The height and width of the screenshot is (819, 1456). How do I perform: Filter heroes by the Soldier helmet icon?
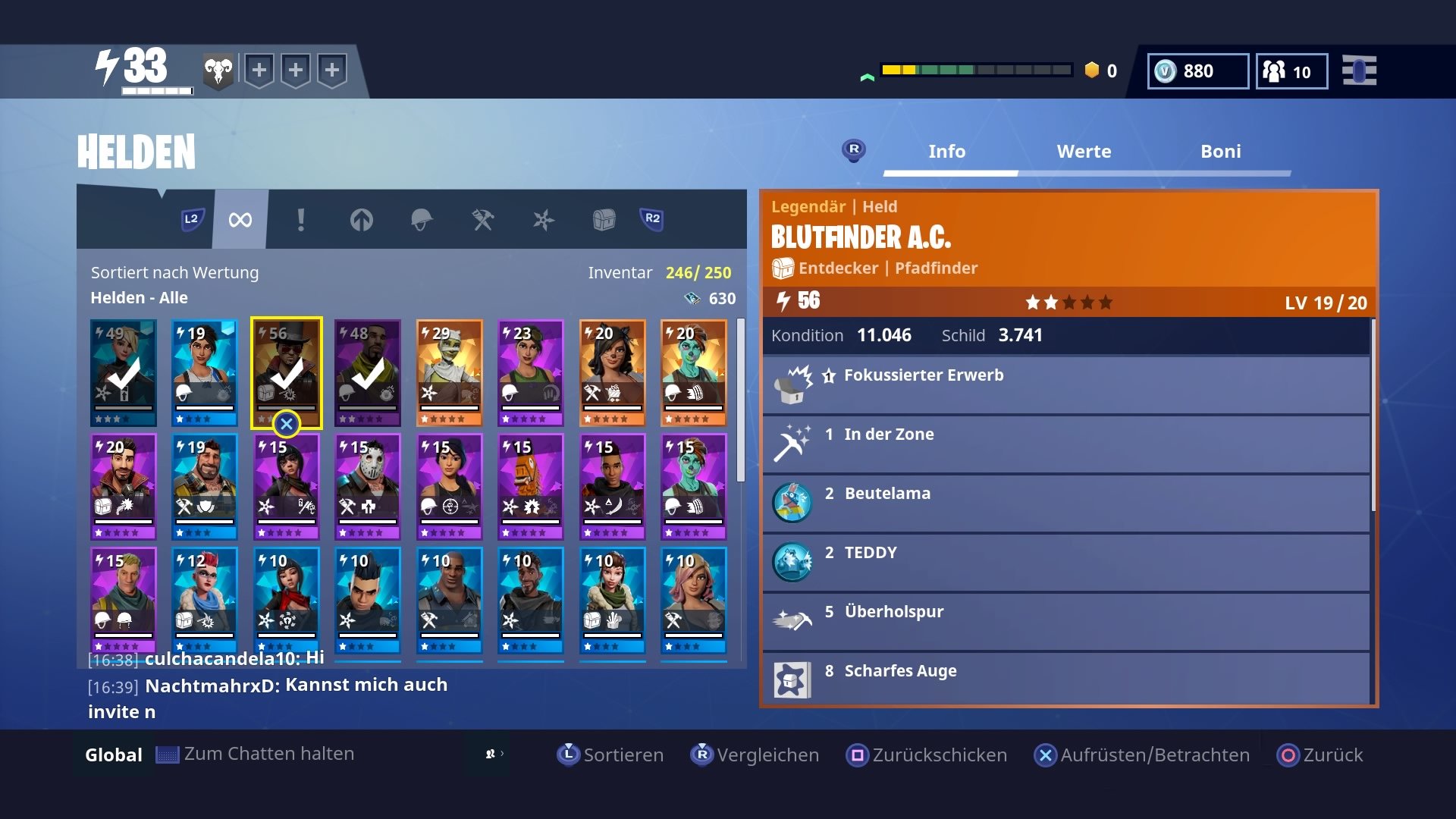pos(422,220)
